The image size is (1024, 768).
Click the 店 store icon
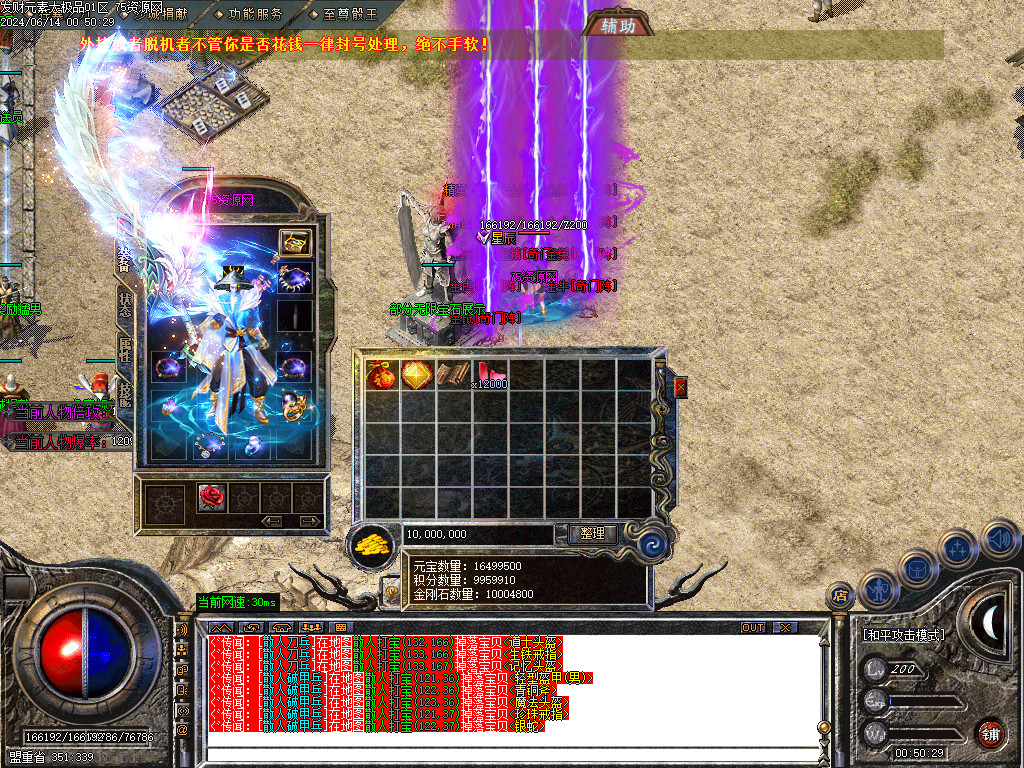[x=840, y=596]
